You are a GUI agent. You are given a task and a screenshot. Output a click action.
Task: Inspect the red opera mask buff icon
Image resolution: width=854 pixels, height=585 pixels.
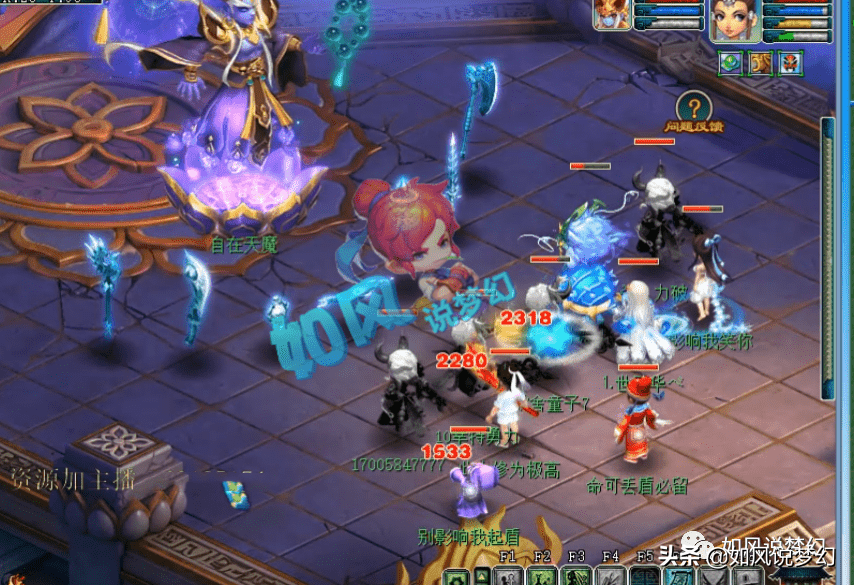click(x=790, y=62)
